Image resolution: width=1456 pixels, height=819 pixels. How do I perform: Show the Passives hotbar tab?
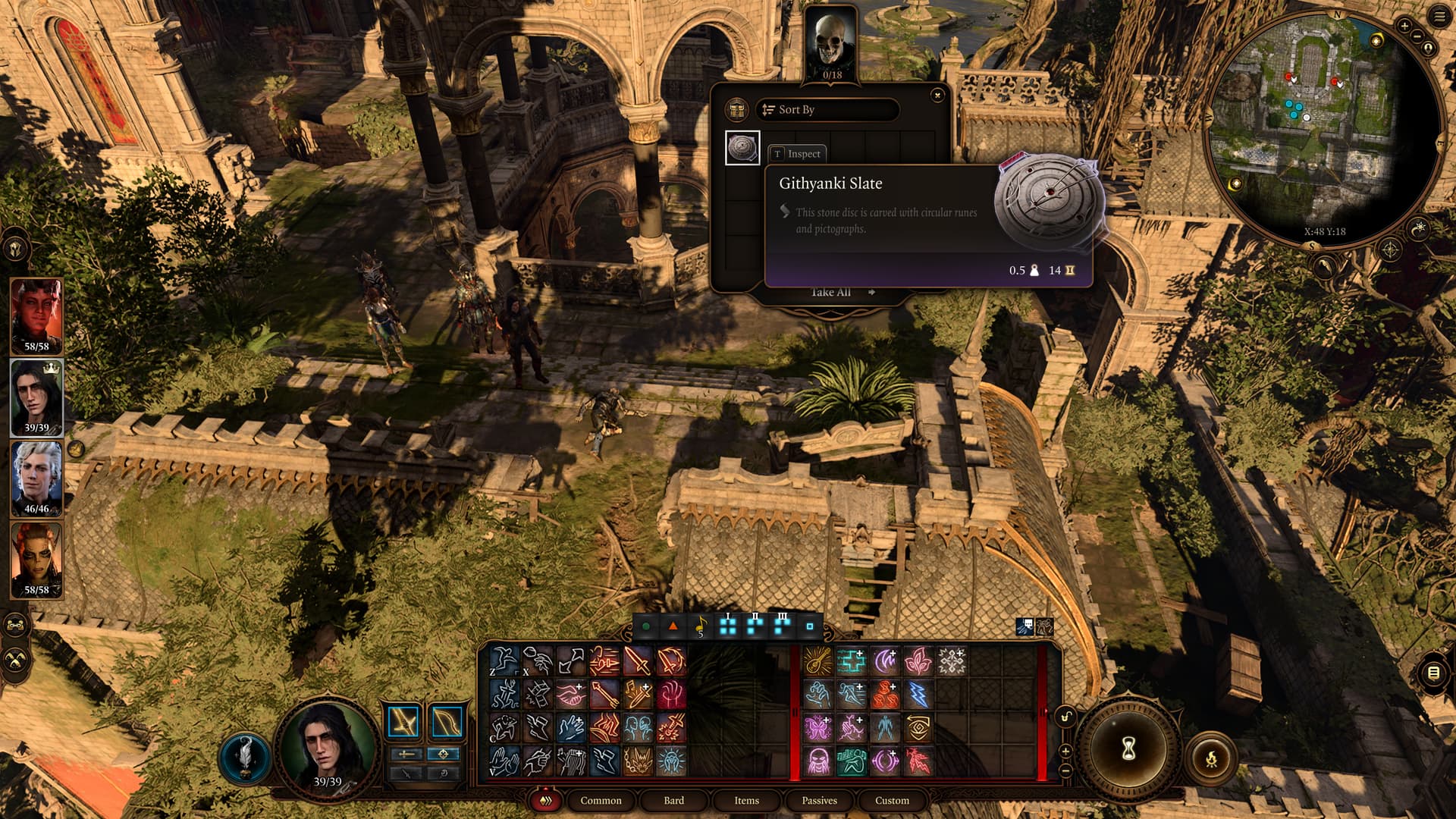pyautogui.click(x=819, y=800)
